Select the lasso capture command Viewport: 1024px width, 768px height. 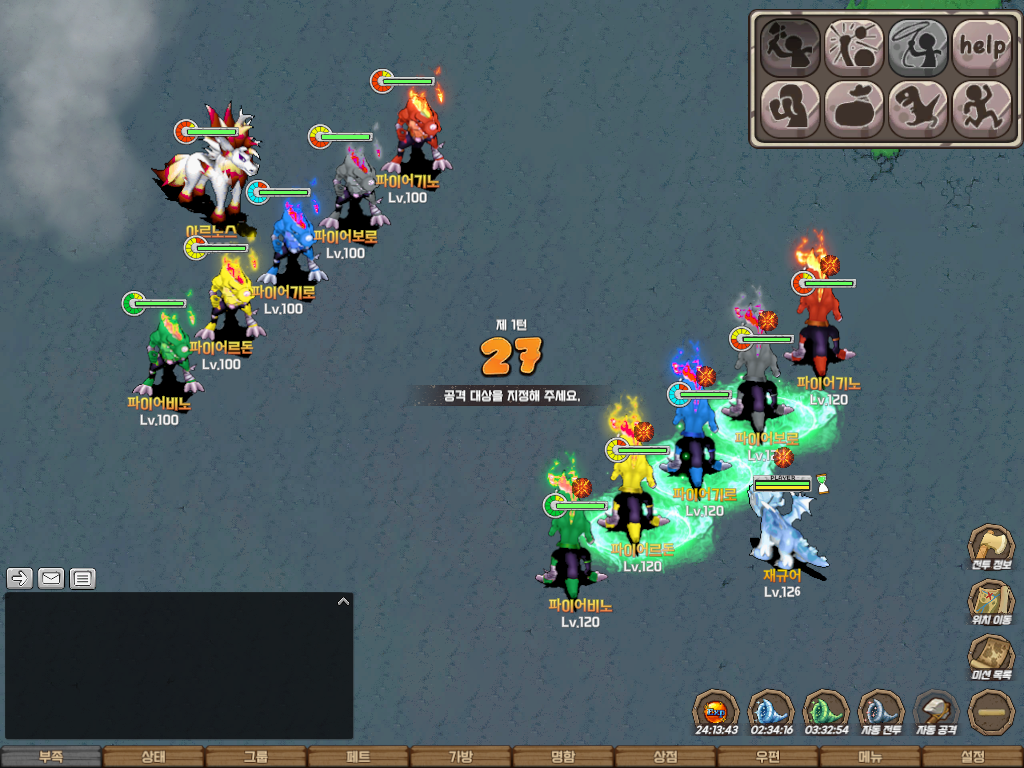pyautogui.click(x=917, y=46)
